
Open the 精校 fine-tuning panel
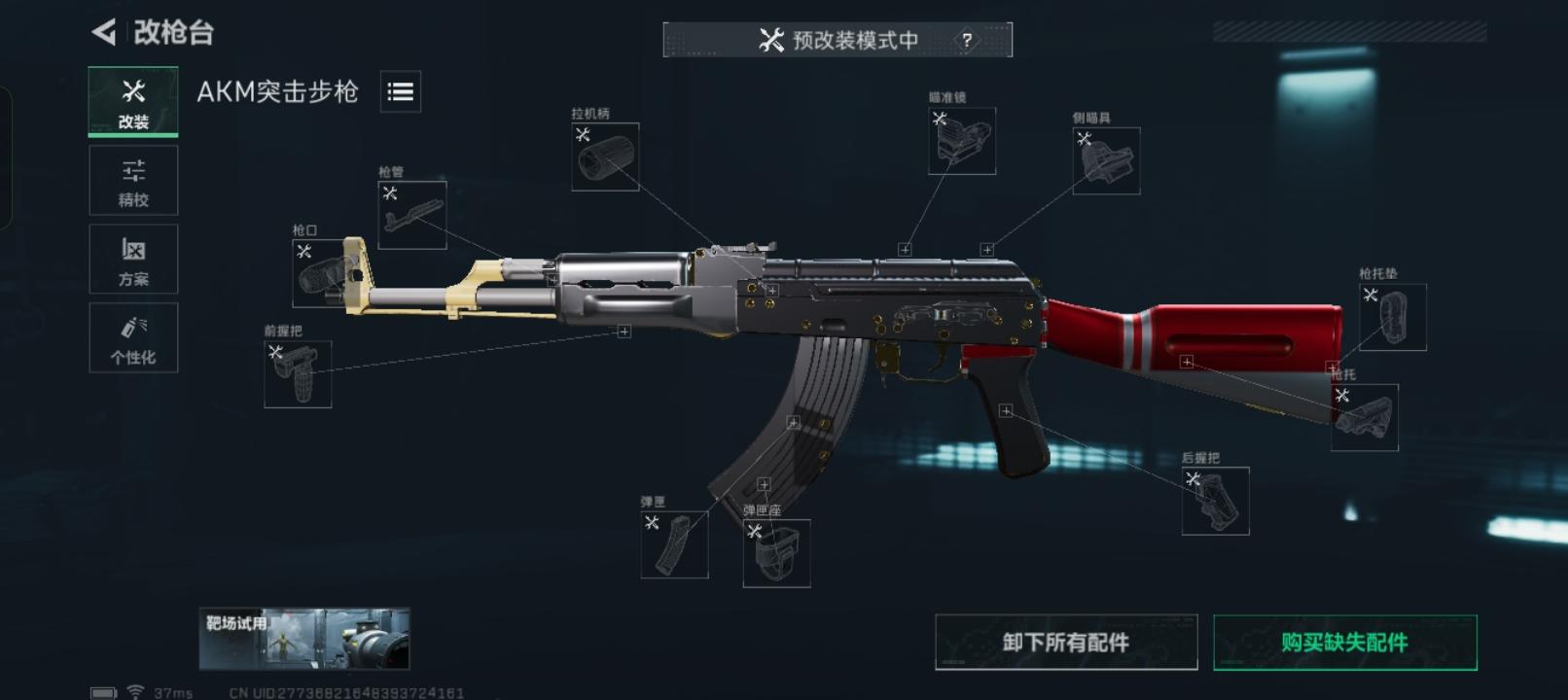(132, 180)
